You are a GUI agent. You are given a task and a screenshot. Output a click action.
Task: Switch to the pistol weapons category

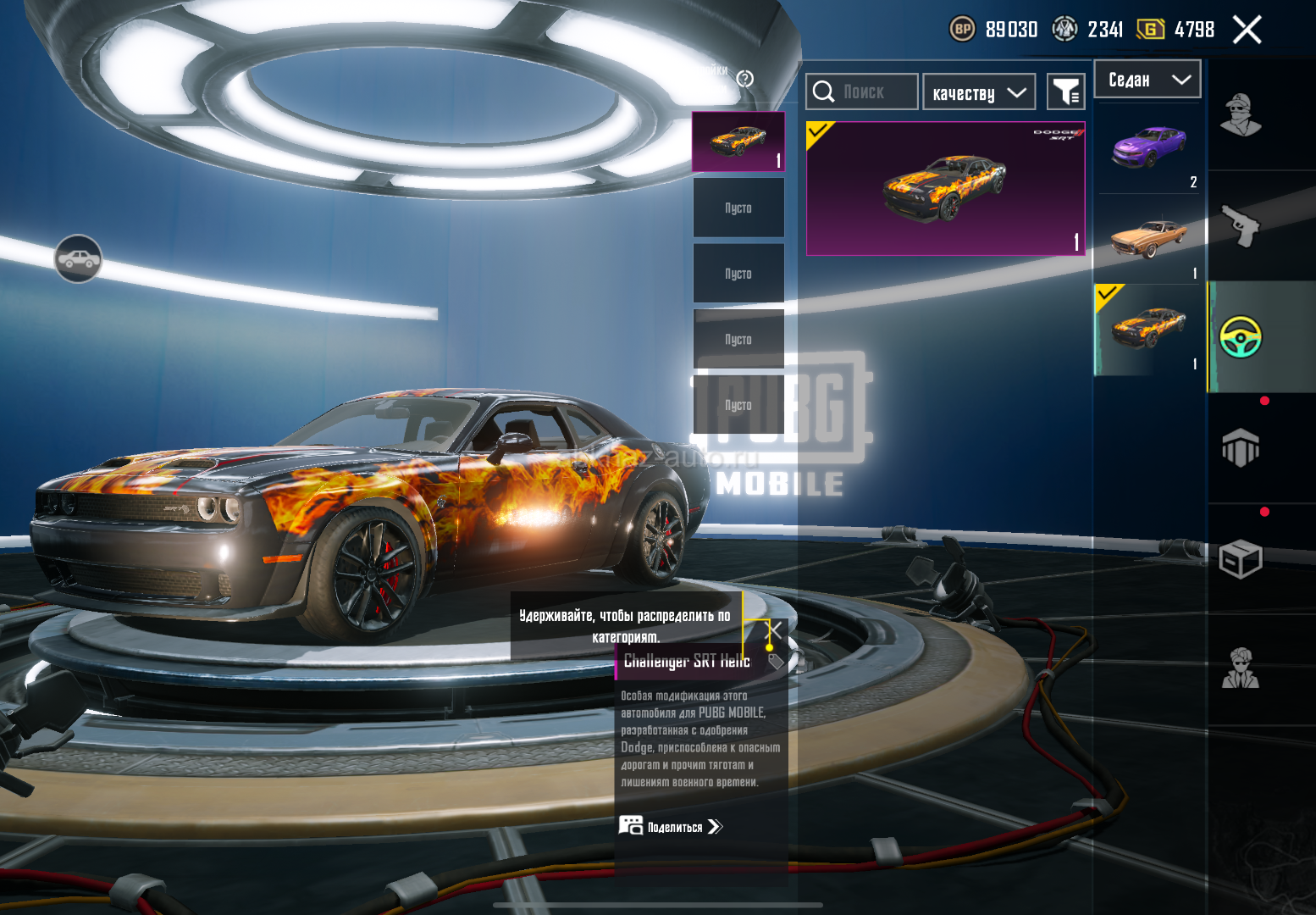[1241, 226]
